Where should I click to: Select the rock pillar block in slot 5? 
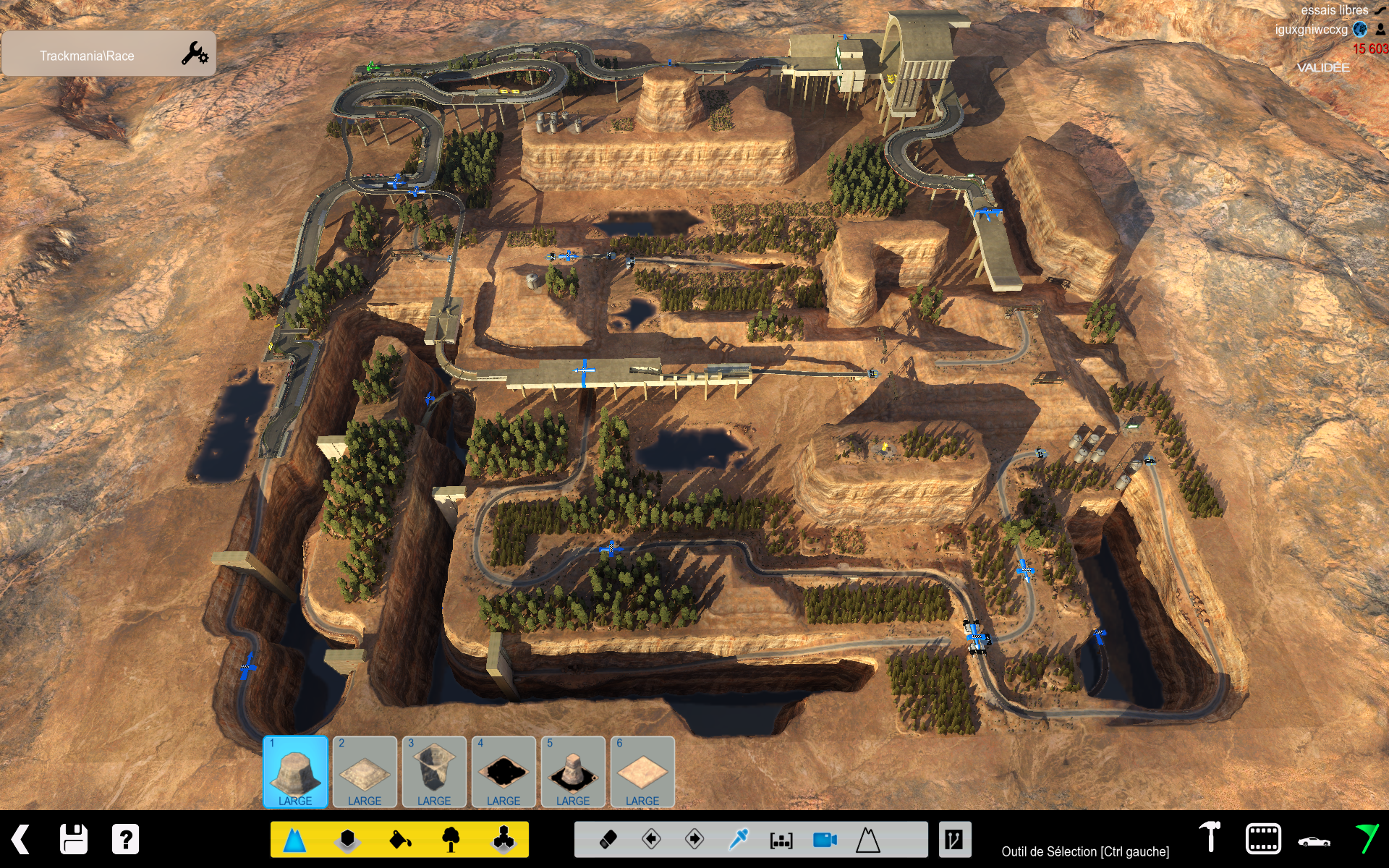point(573,772)
